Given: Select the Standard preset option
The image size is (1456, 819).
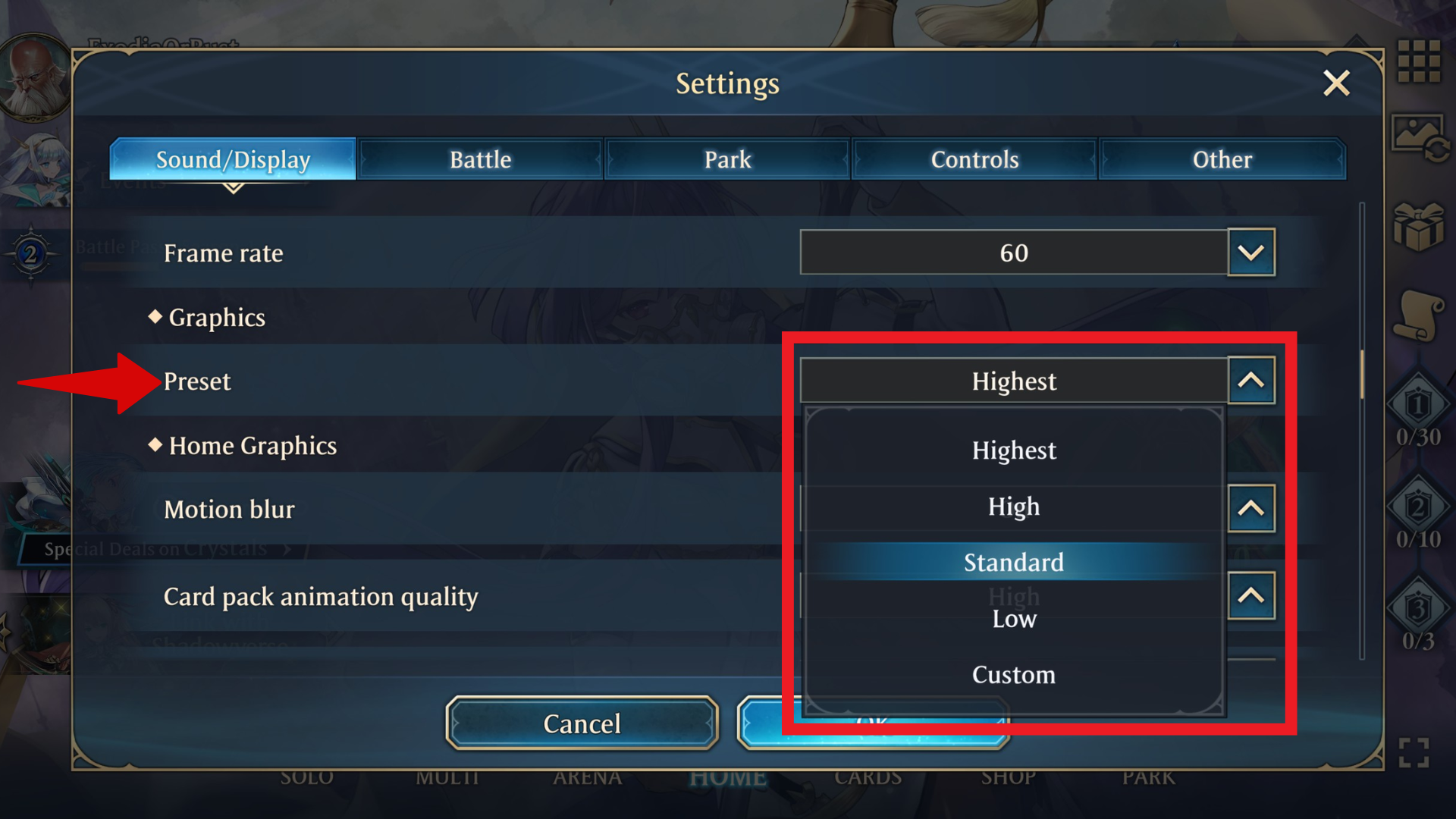Looking at the screenshot, I should (x=1014, y=563).
